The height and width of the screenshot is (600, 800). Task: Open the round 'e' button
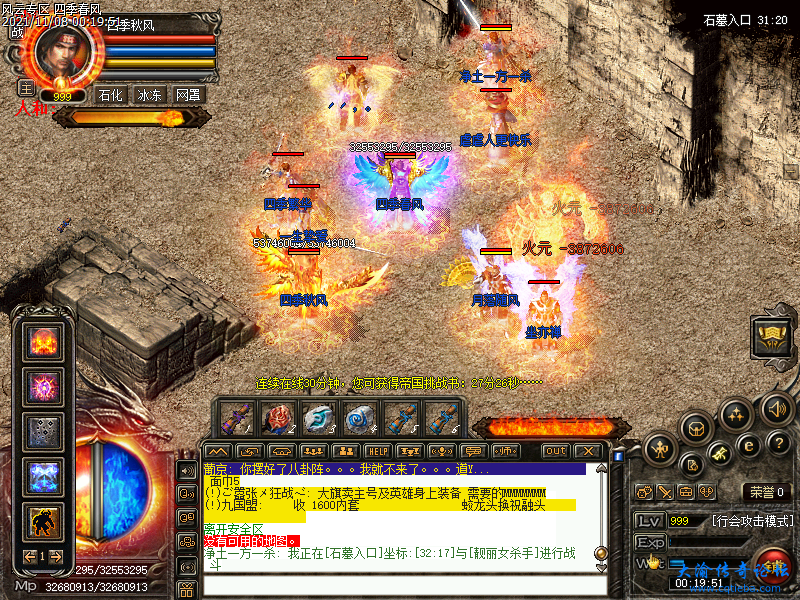748,447
